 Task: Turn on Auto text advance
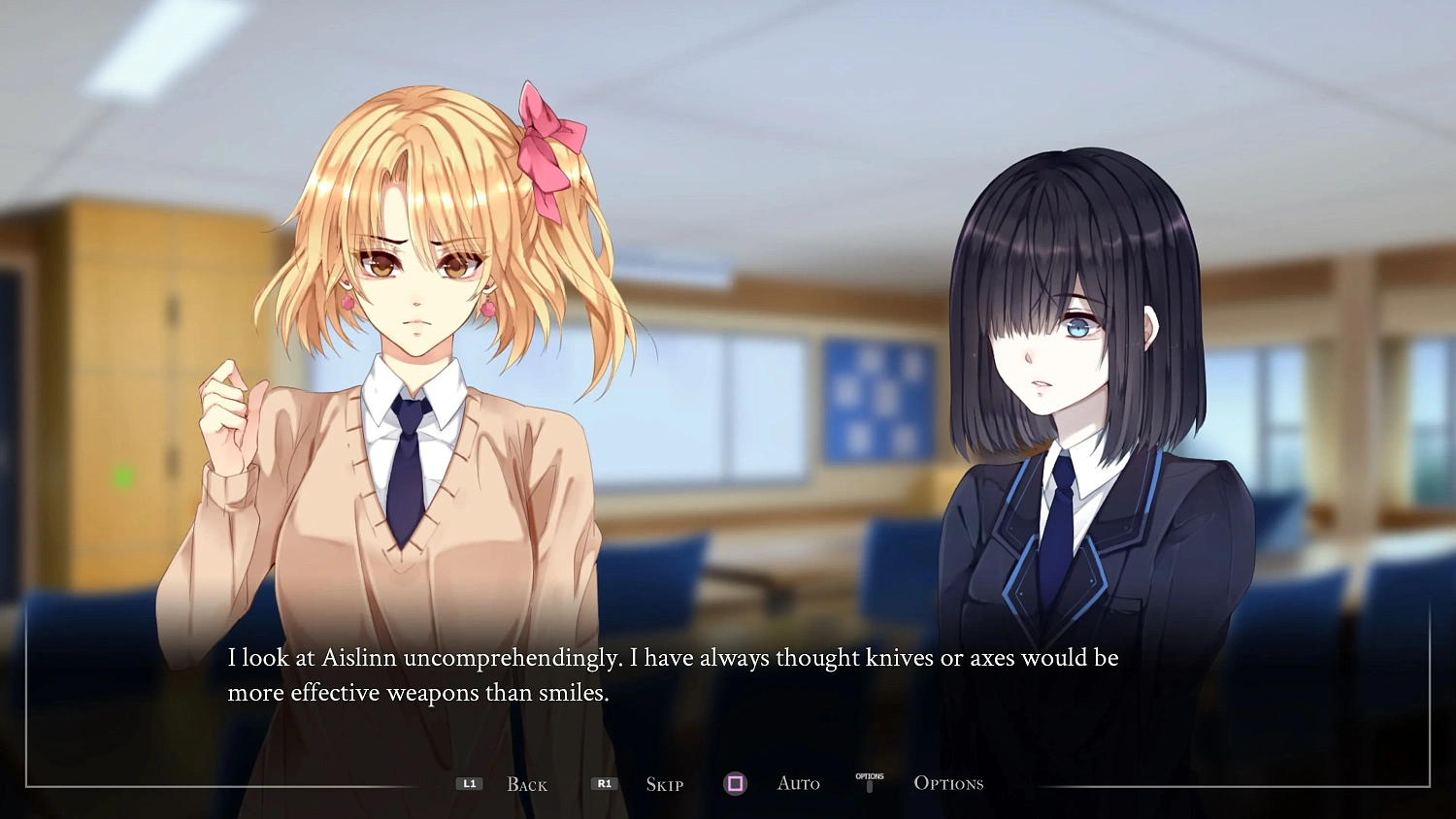[x=798, y=783]
